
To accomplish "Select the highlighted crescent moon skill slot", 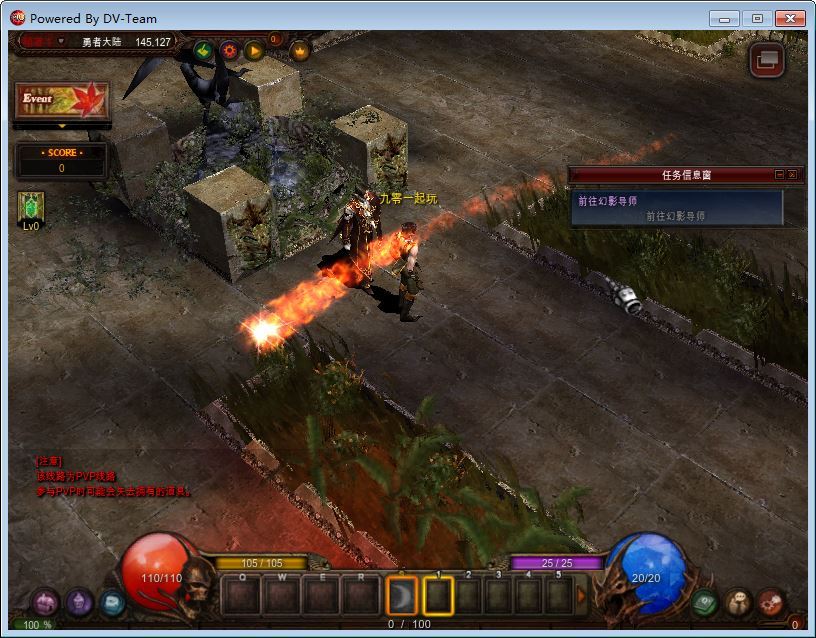I will click(x=401, y=597).
